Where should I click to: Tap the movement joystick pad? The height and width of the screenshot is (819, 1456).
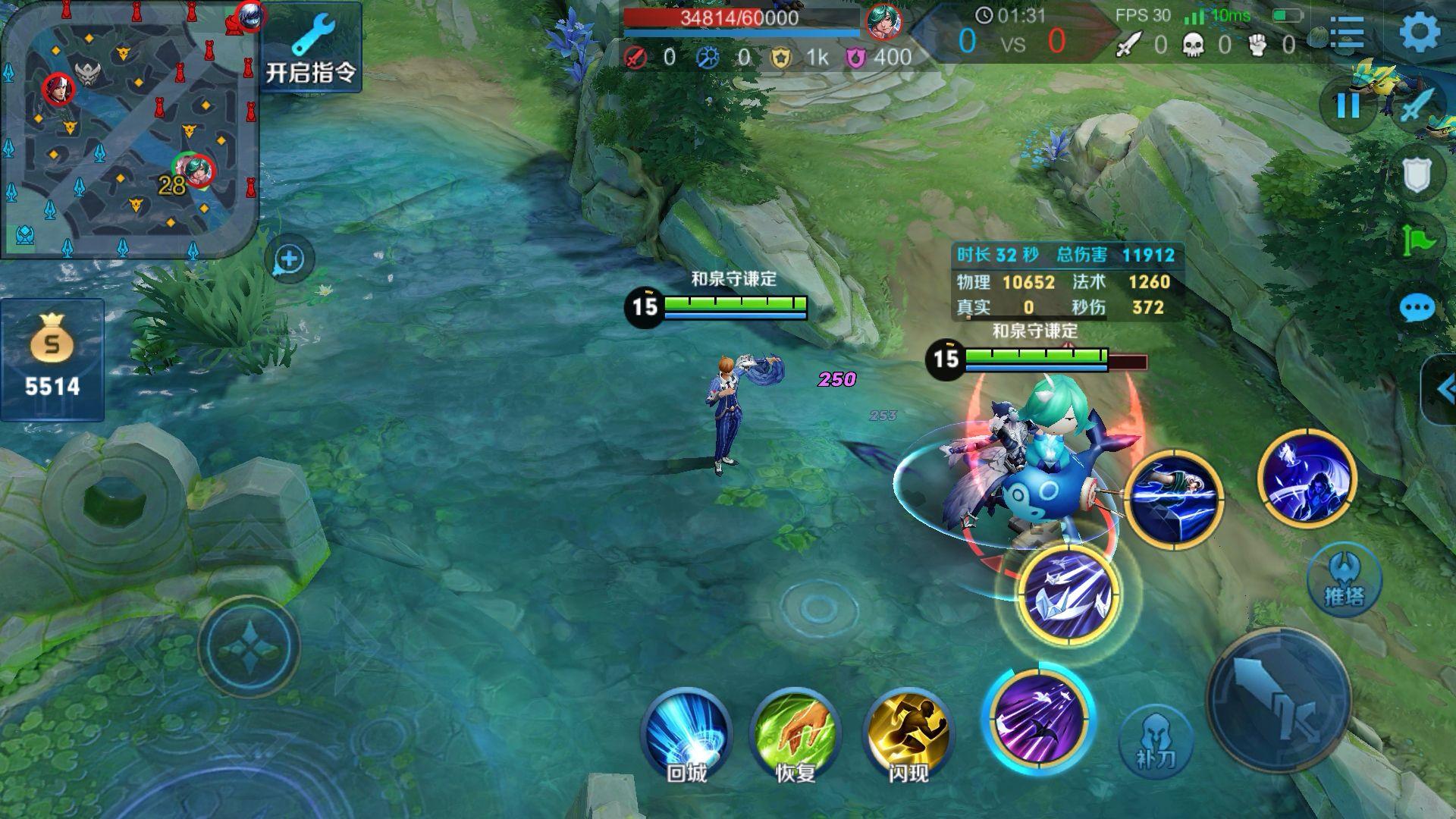(x=249, y=646)
